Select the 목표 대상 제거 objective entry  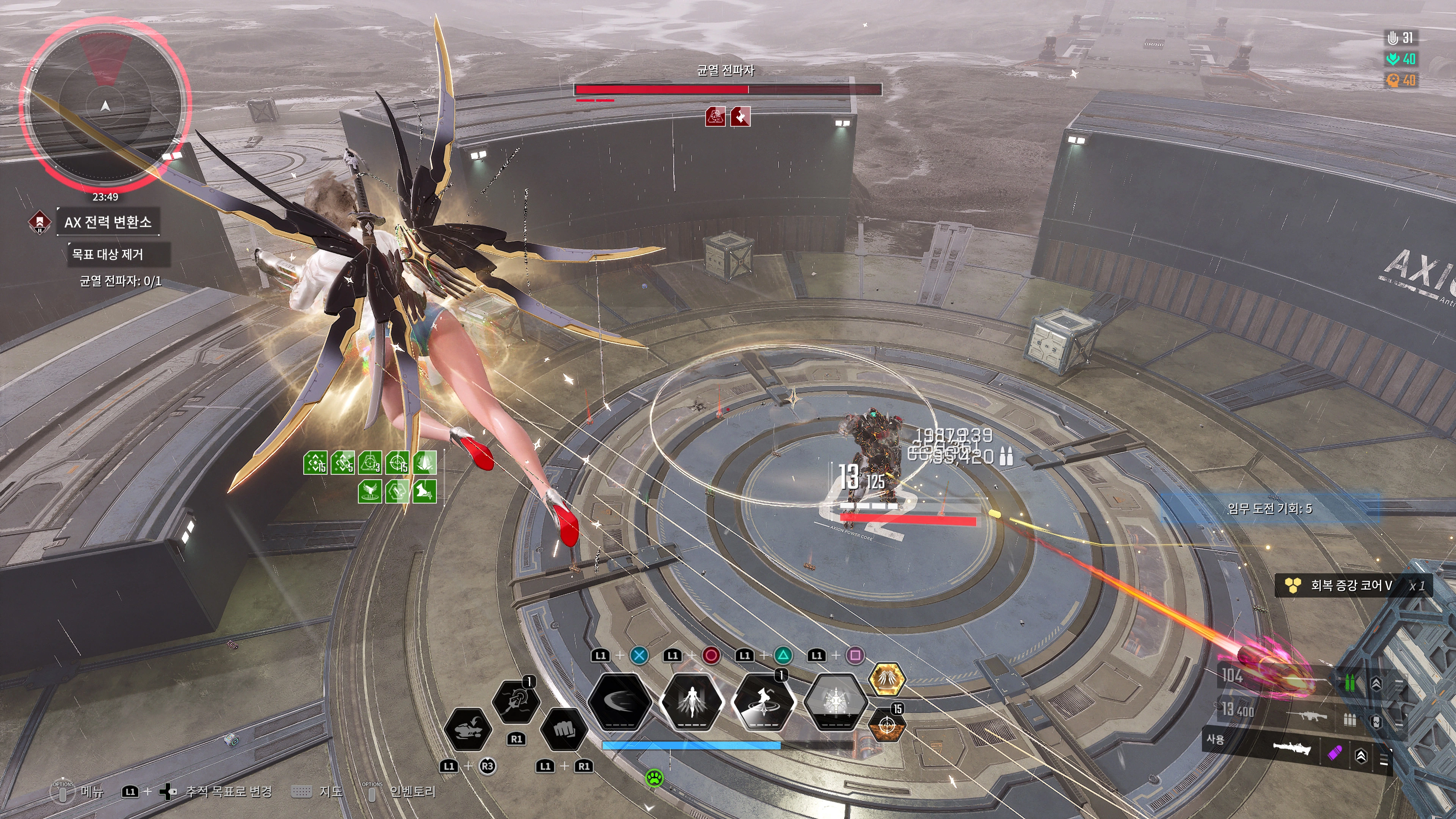click(107, 254)
